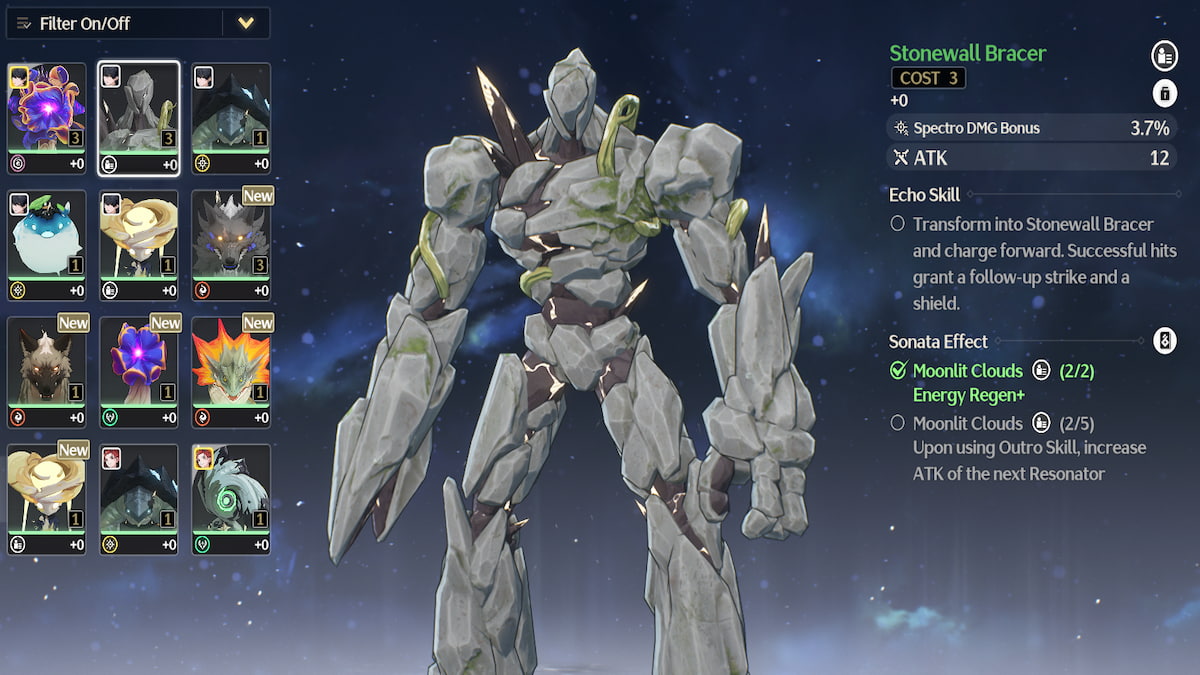Select the New purple flower echo costing 1
This screenshot has height=675, width=1200.
(139, 372)
